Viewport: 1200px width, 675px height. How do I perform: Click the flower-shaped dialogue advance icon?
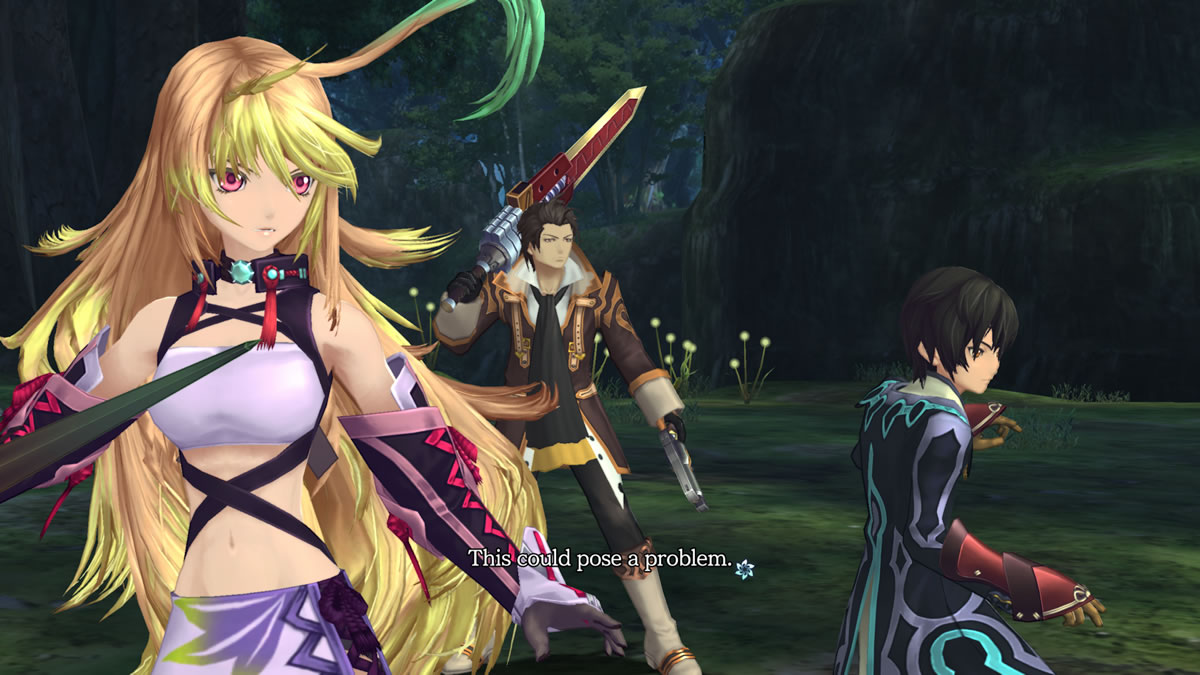(x=744, y=569)
